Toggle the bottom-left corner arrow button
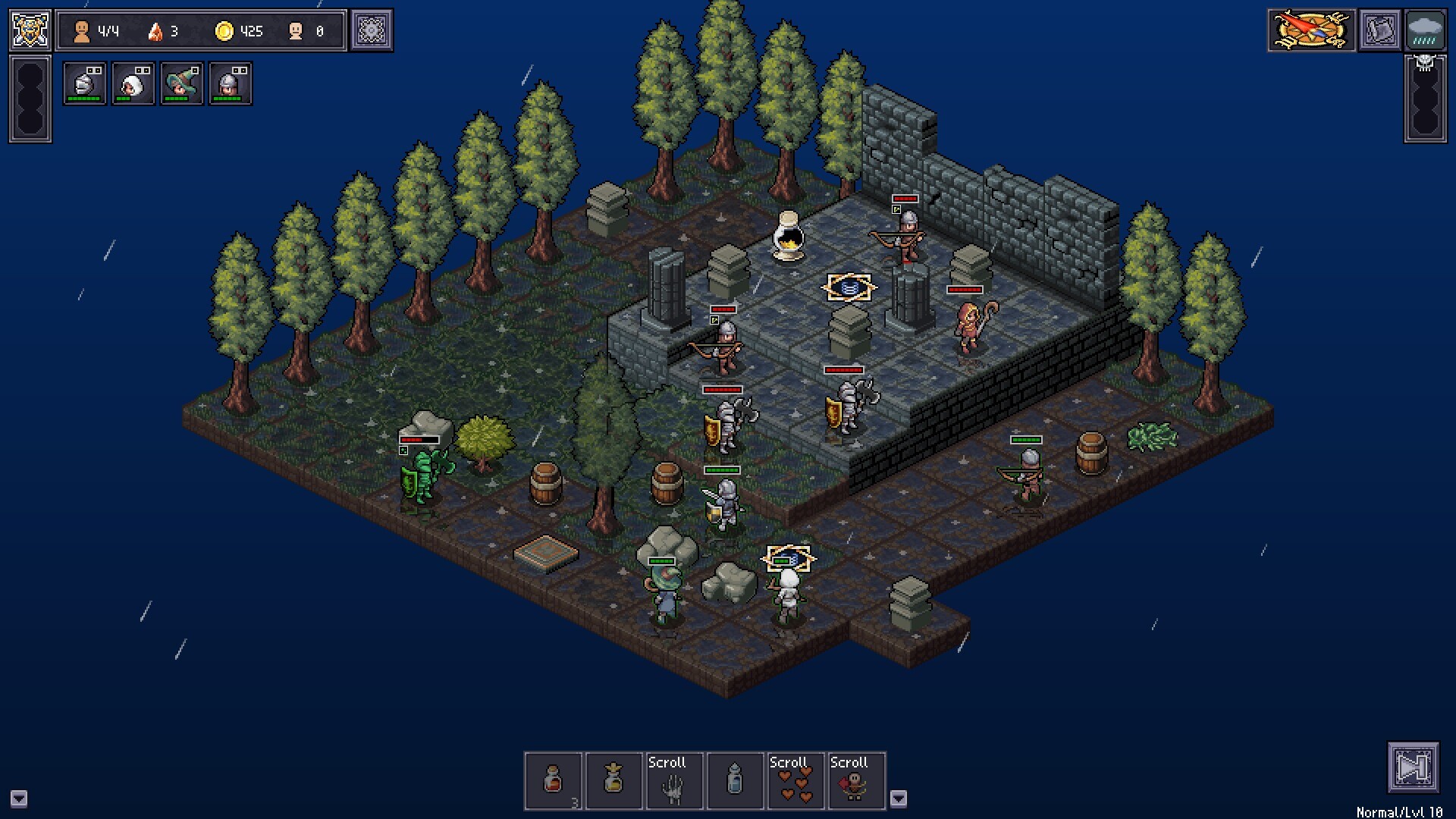Screen dimensions: 1456x819 pos(19,799)
